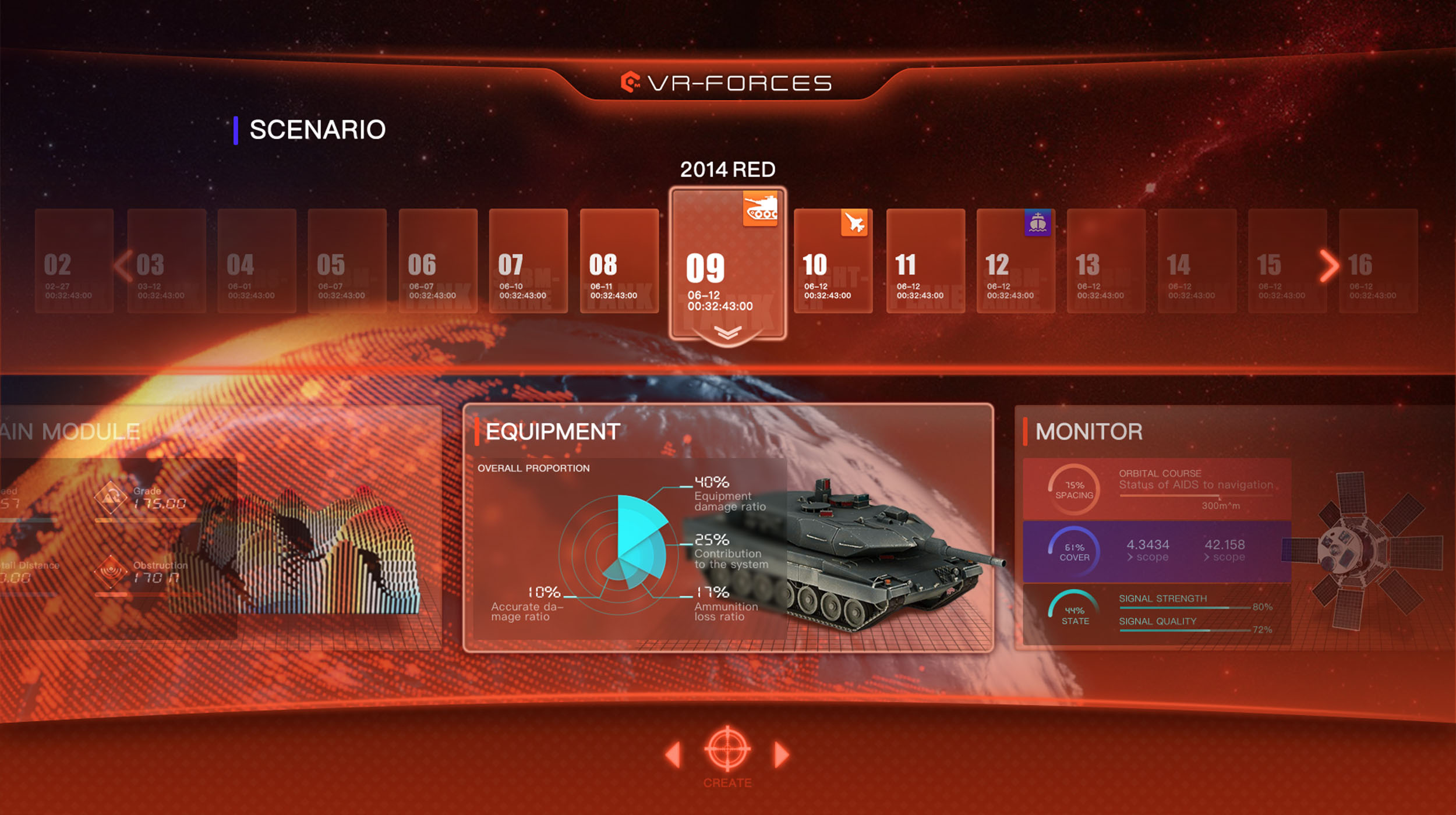Click the left arrow beside CREATE

point(673,754)
